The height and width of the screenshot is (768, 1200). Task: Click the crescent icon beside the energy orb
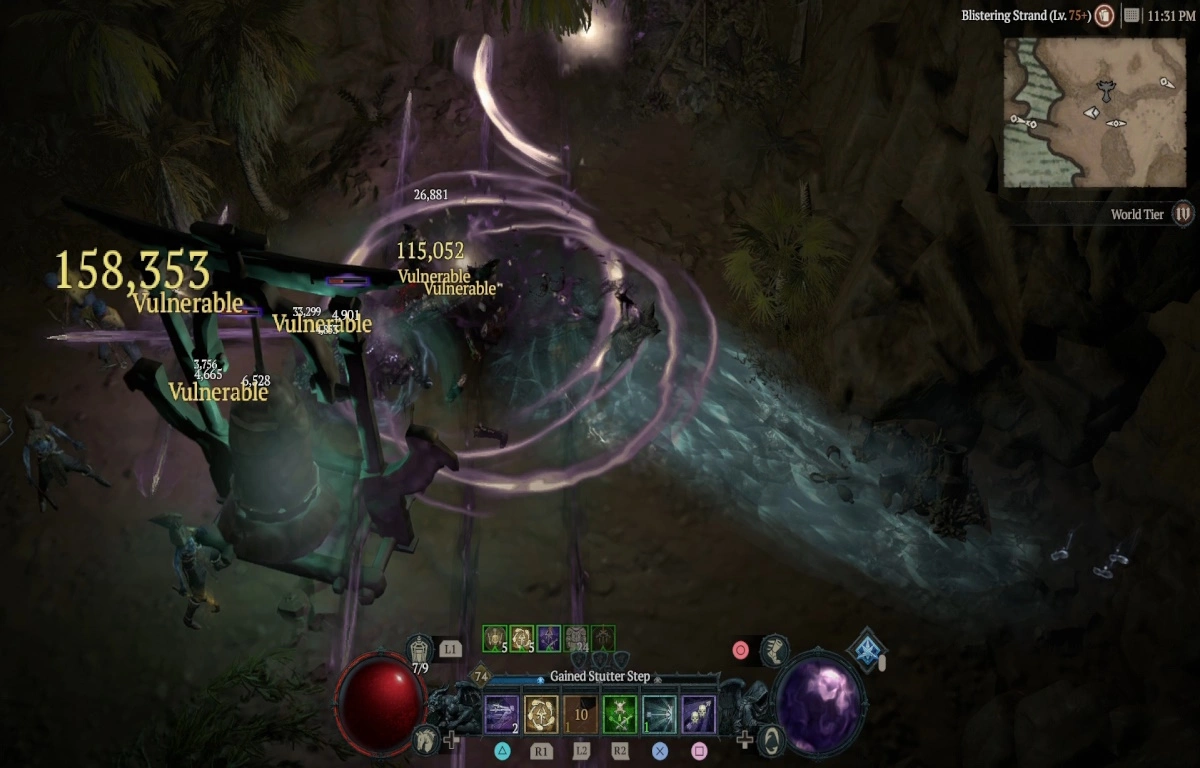[770, 739]
